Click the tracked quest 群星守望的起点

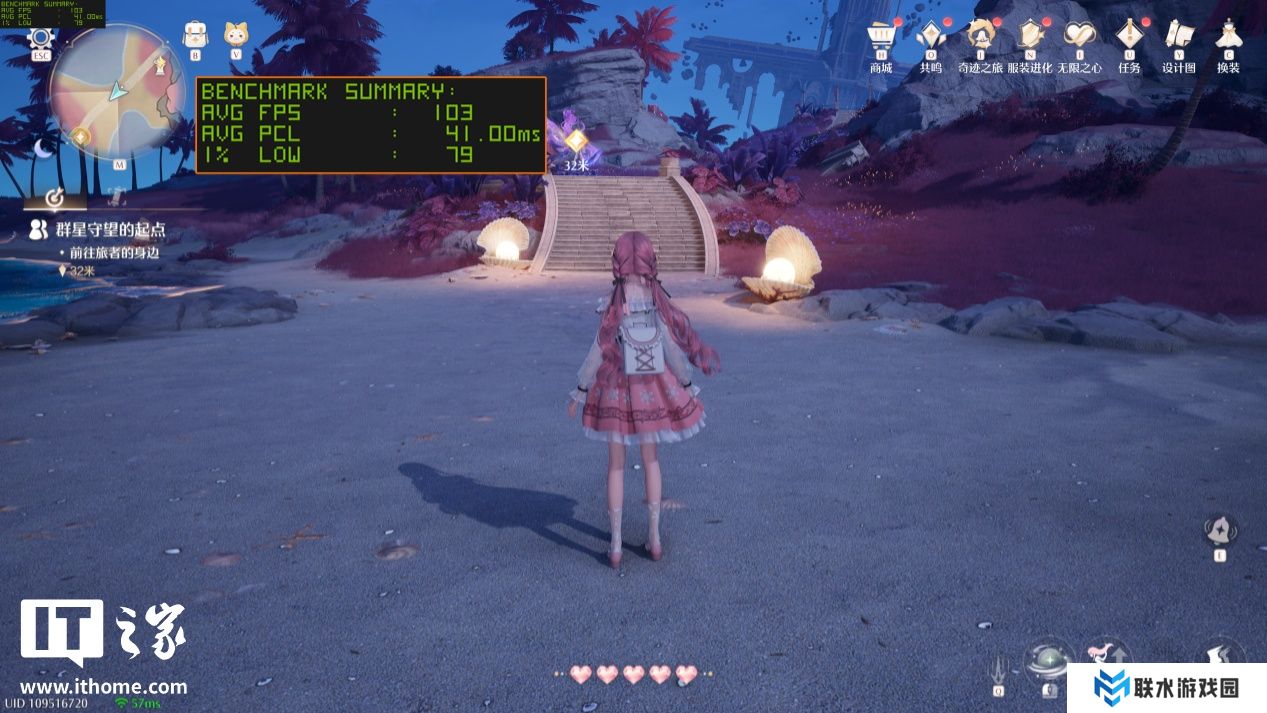[96, 230]
